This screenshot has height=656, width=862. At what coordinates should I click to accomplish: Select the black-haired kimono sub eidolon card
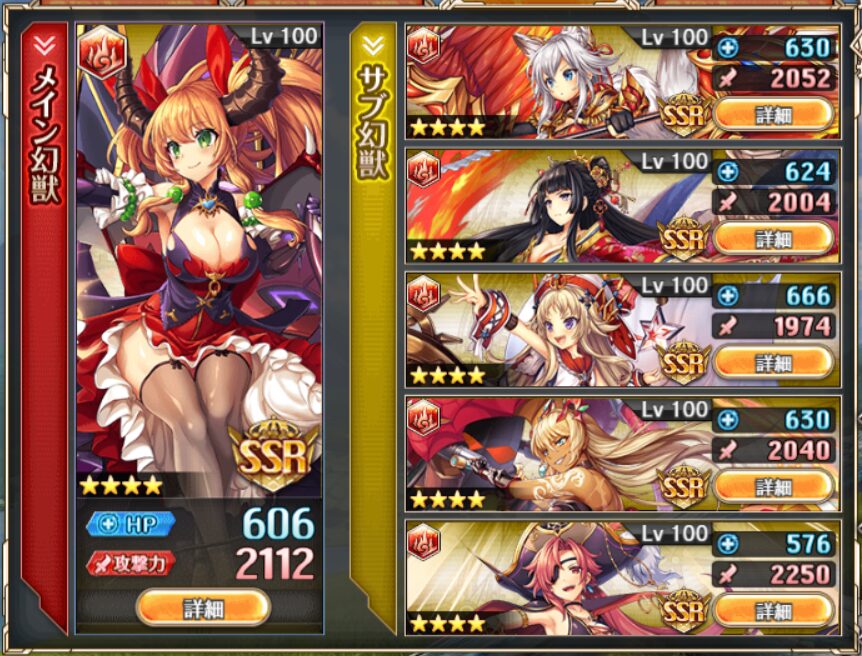(x=555, y=206)
